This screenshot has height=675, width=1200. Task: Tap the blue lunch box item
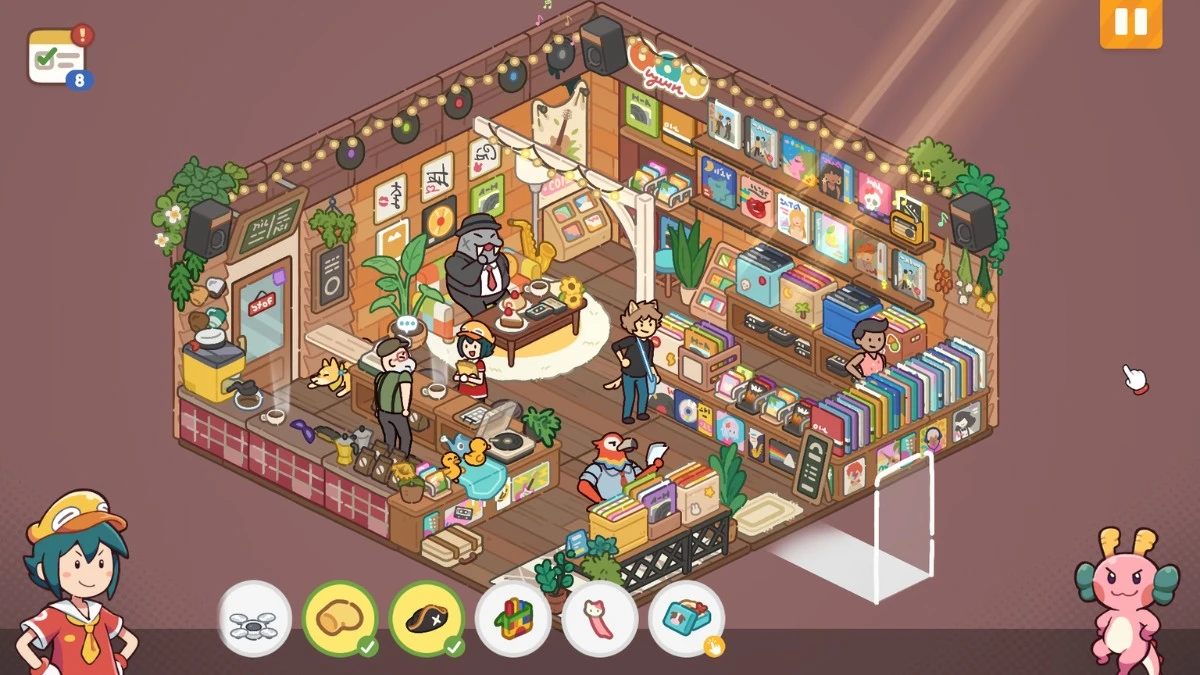(686, 619)
